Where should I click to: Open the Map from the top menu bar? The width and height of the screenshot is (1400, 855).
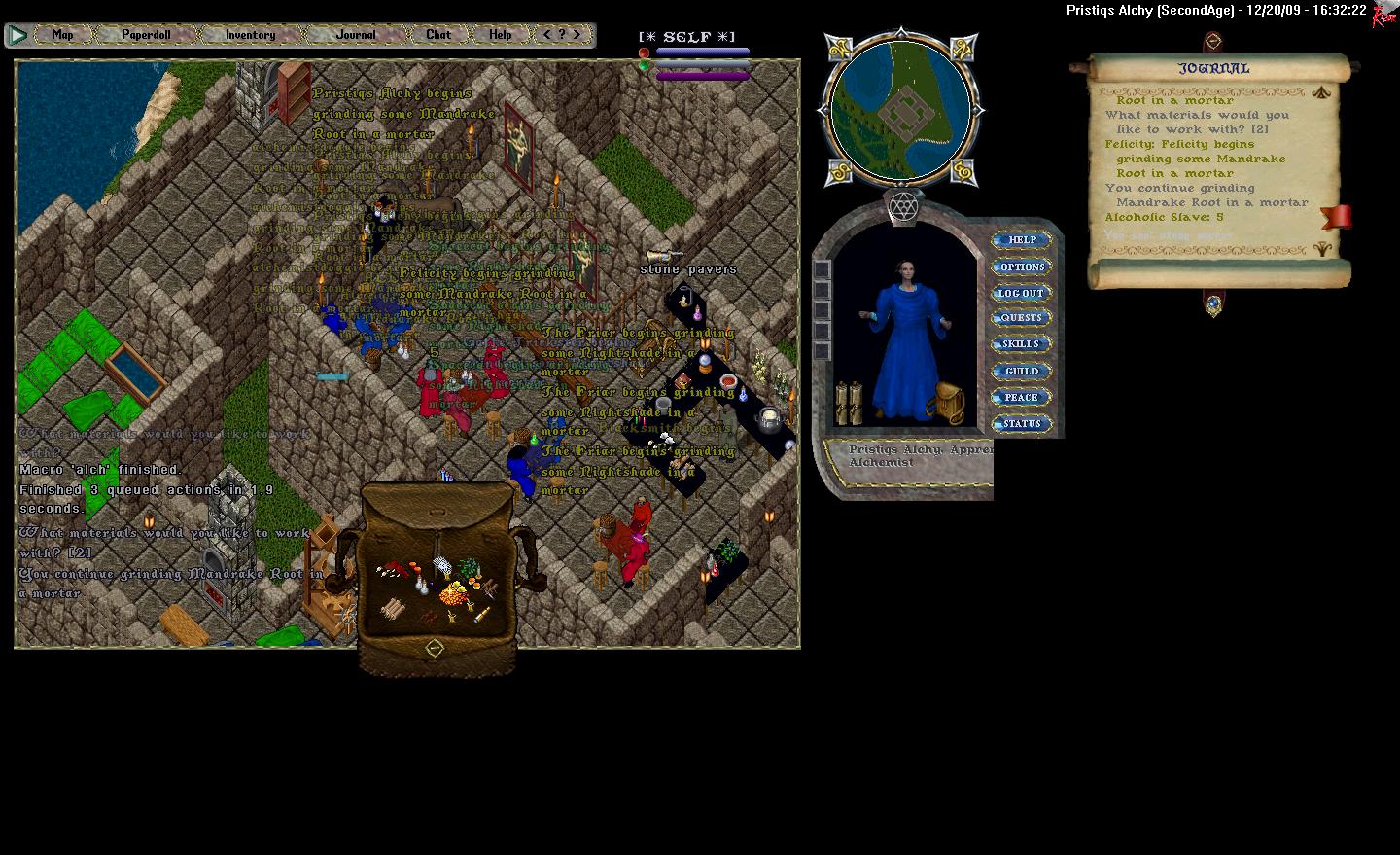[62, 35]
